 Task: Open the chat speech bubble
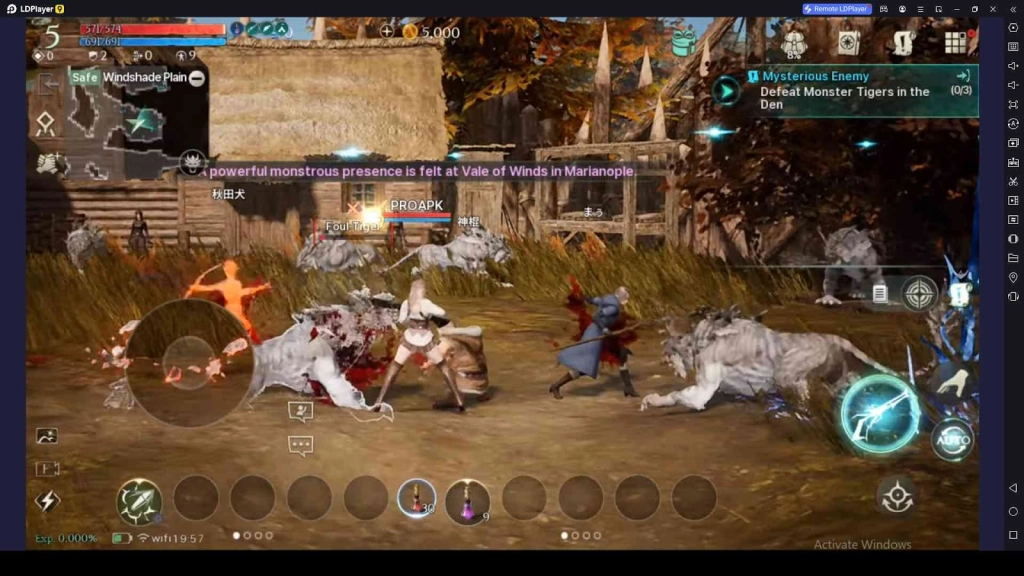pos(300,446)
